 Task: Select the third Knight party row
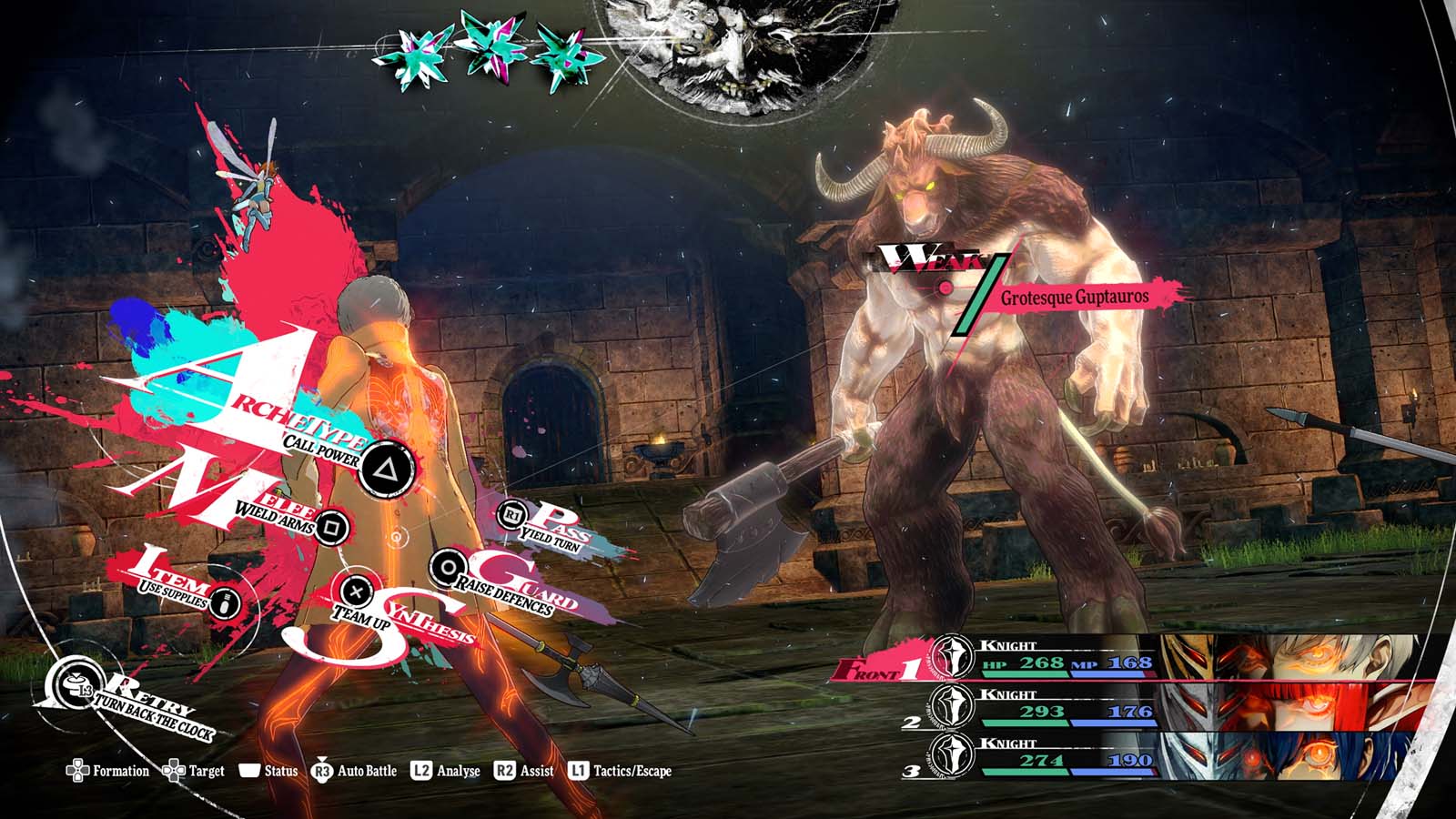(1128, 757)
